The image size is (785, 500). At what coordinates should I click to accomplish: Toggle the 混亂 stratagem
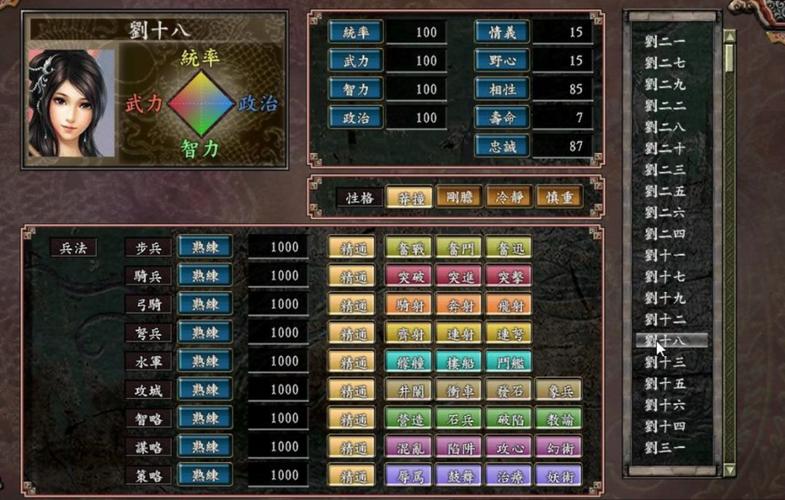[x=408, y=447]
